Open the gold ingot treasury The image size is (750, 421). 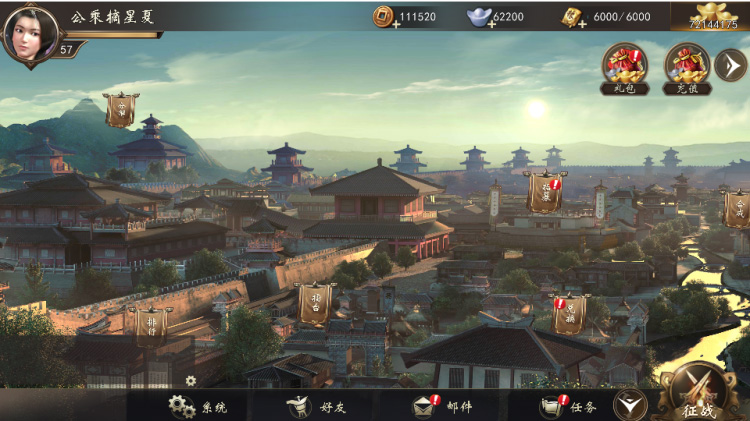[712, 17]
